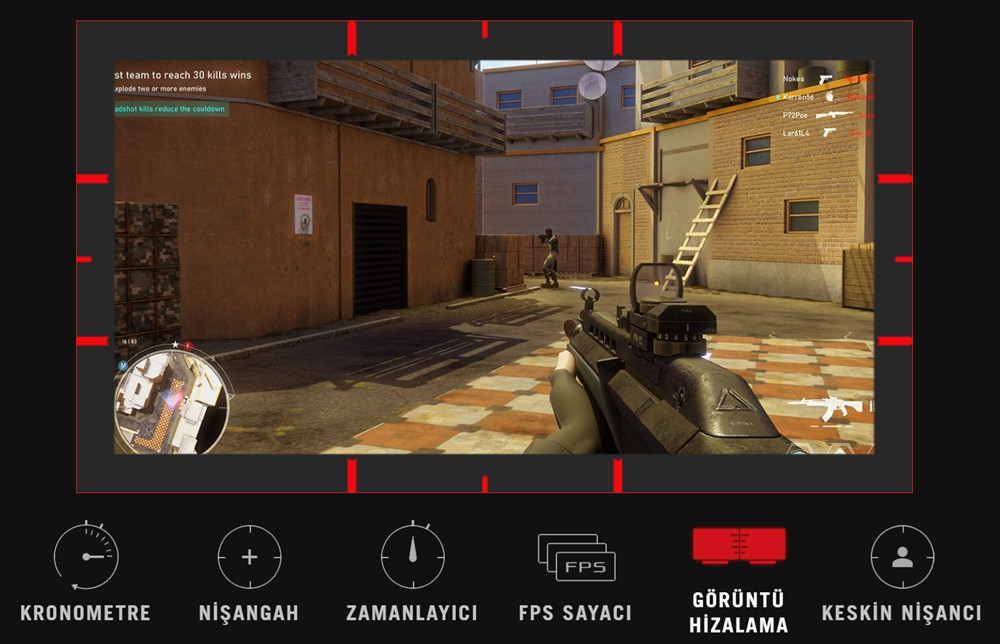This screenshot has width=1000, height=644.
Task: Select the Kronometre stopwatch feature
Action: tap(85, 557)
